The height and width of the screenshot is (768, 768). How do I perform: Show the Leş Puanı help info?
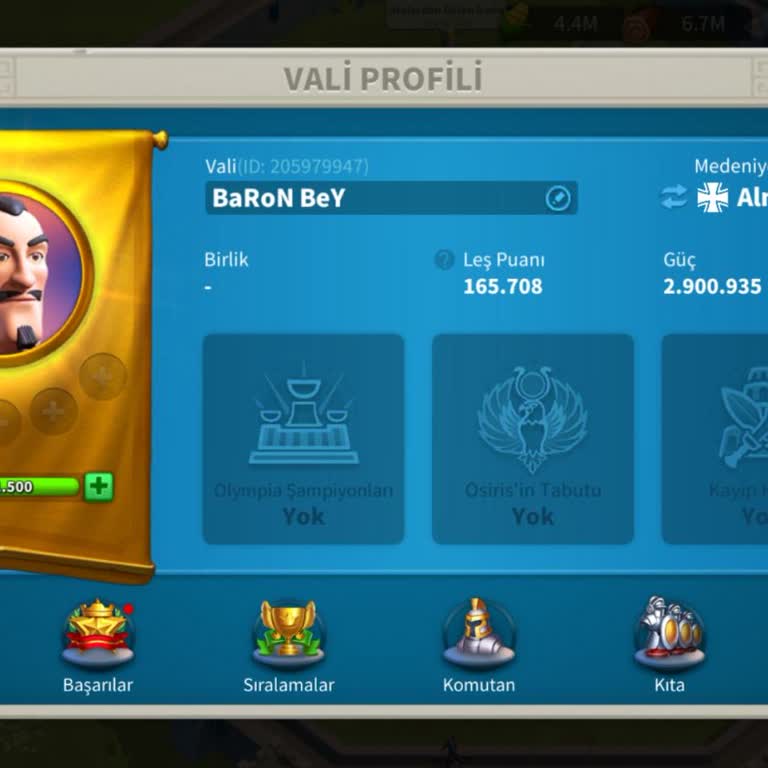444,260
